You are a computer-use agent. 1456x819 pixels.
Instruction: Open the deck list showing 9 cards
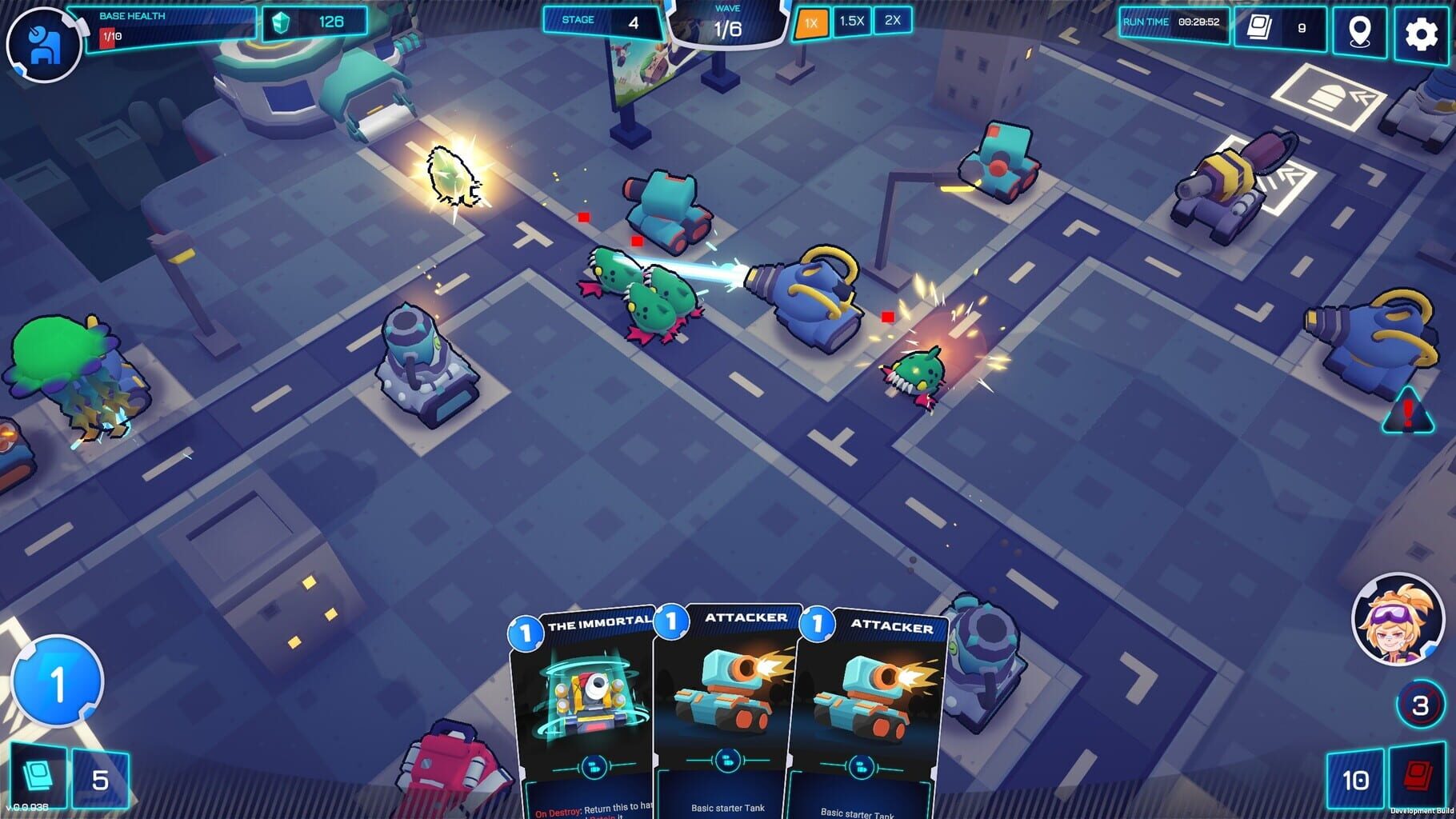click(1265, 29)
